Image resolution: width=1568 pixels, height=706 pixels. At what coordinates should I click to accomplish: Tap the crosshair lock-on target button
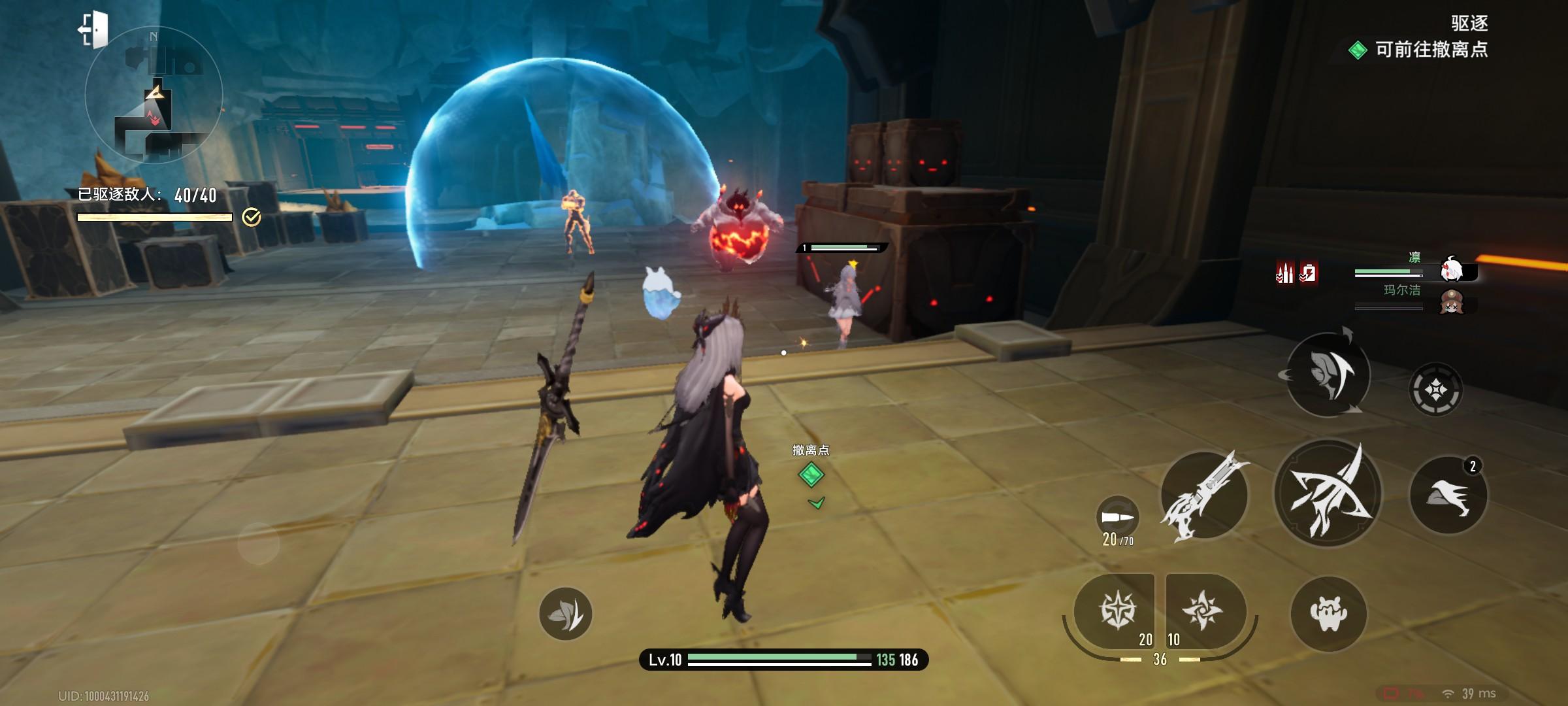pos(1435,390)
